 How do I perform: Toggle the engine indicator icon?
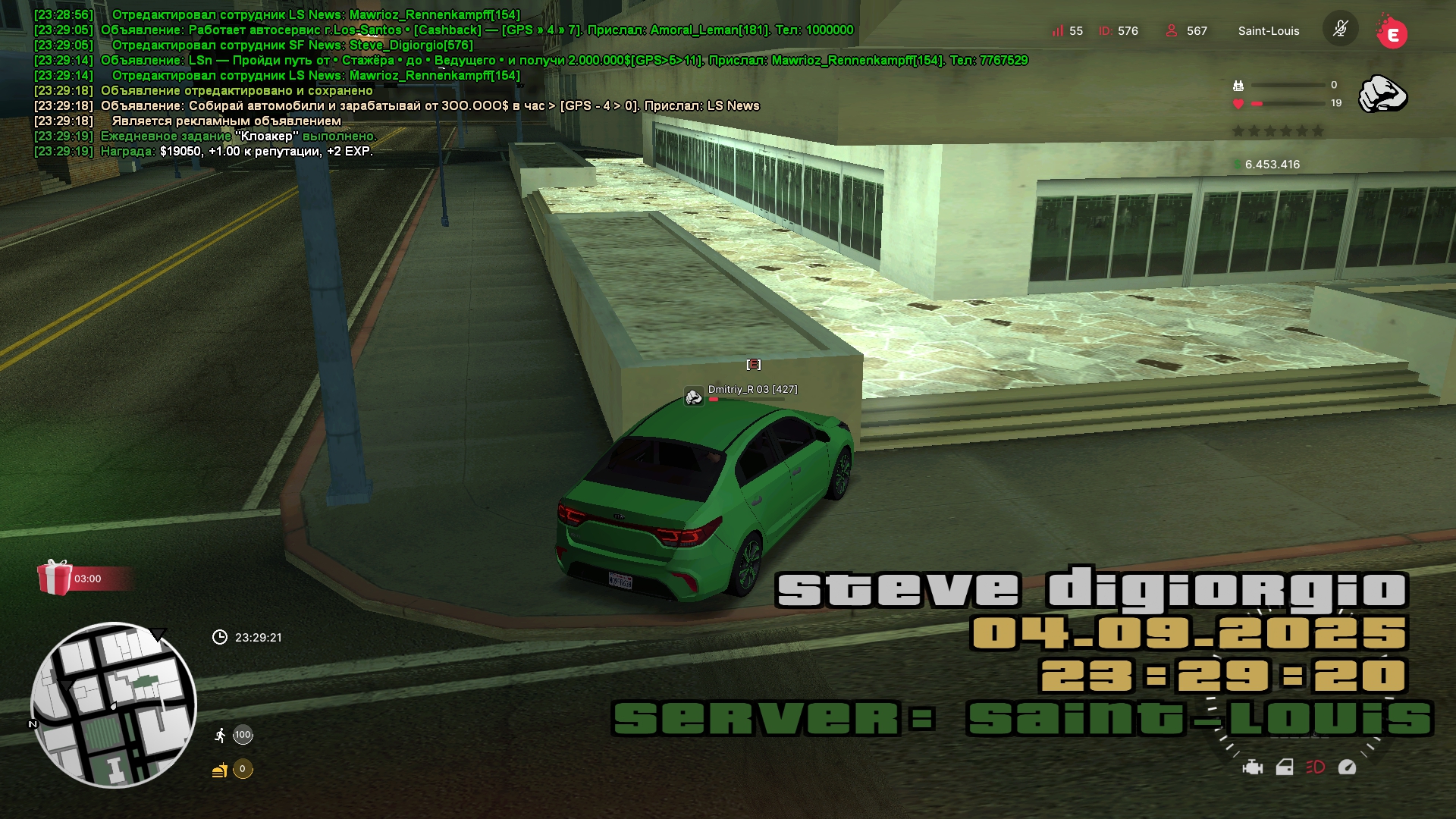coord(1253,767)
